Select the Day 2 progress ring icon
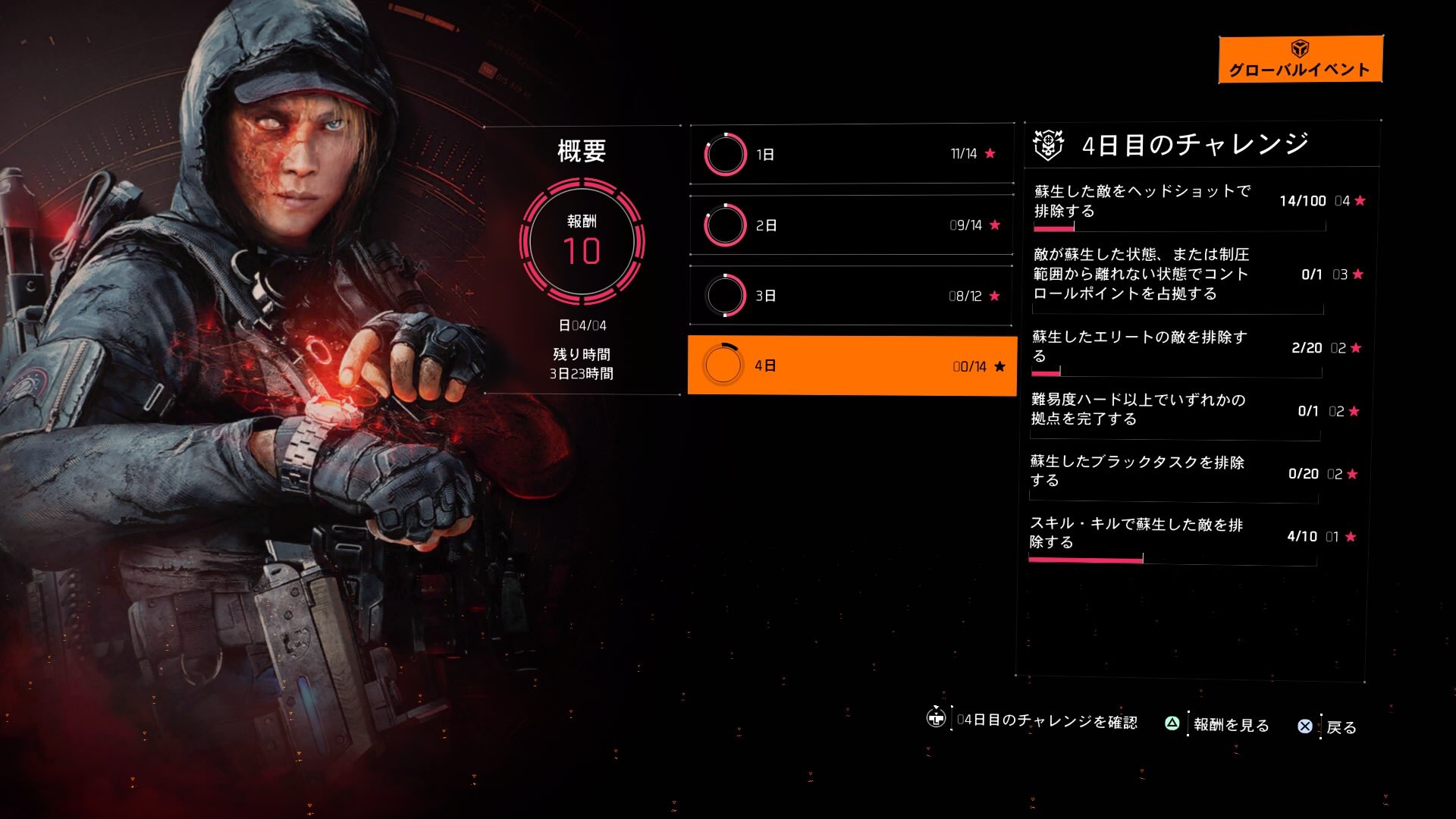Image resolution: width=1456 pixels, height=819 pixels. coord(726,224)
